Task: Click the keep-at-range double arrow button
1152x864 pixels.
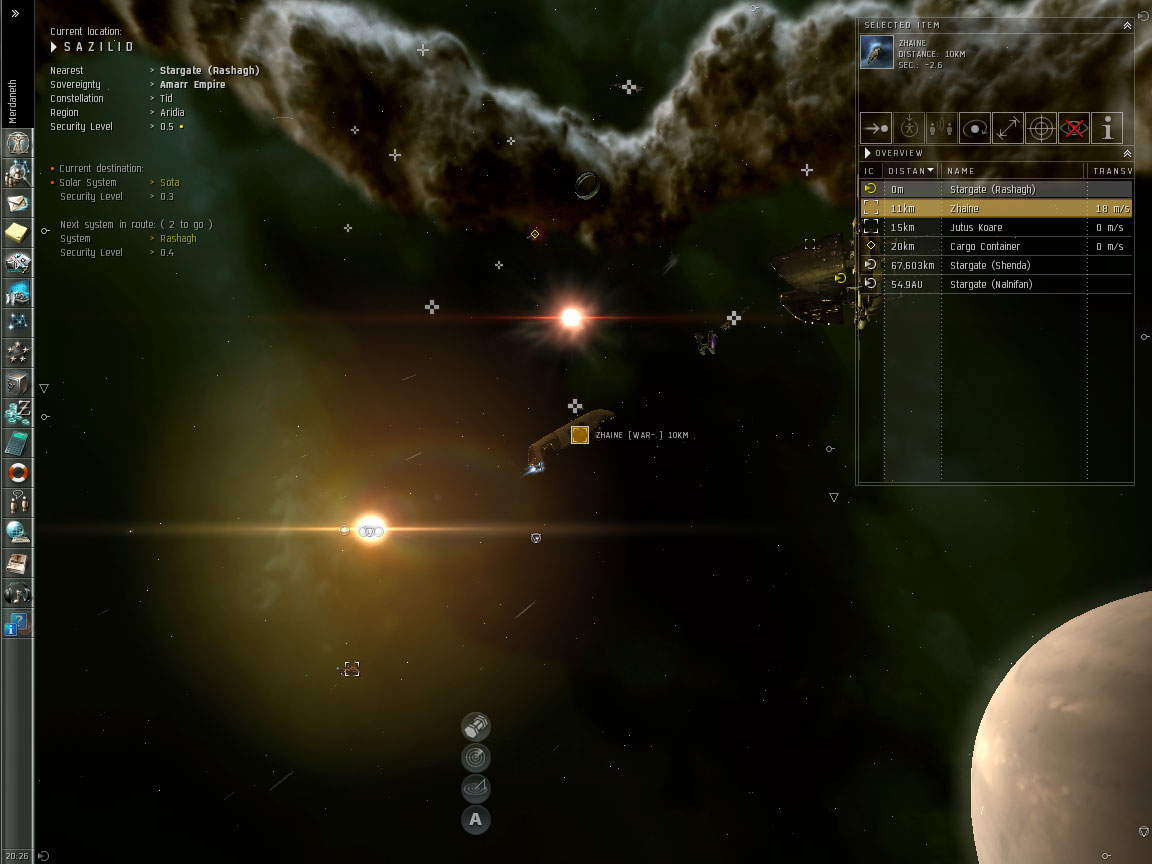Action: coord(1007,128)
